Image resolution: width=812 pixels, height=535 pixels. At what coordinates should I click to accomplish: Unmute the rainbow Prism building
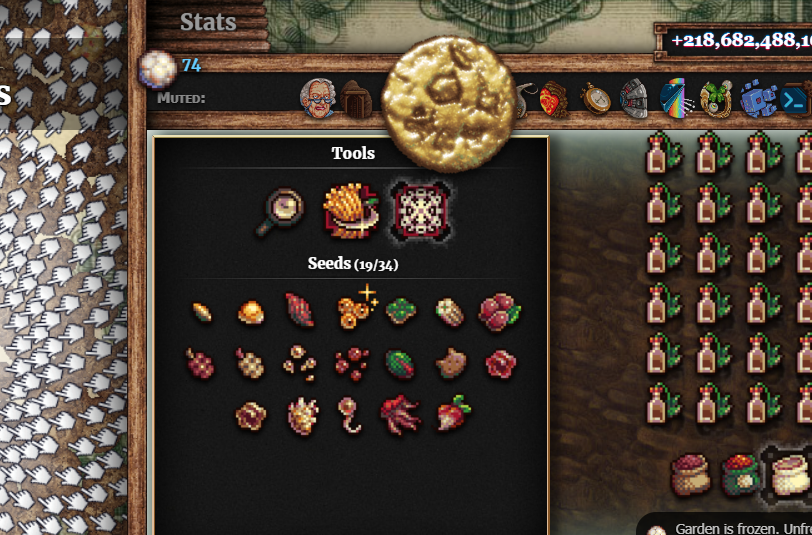pos(675,99)
